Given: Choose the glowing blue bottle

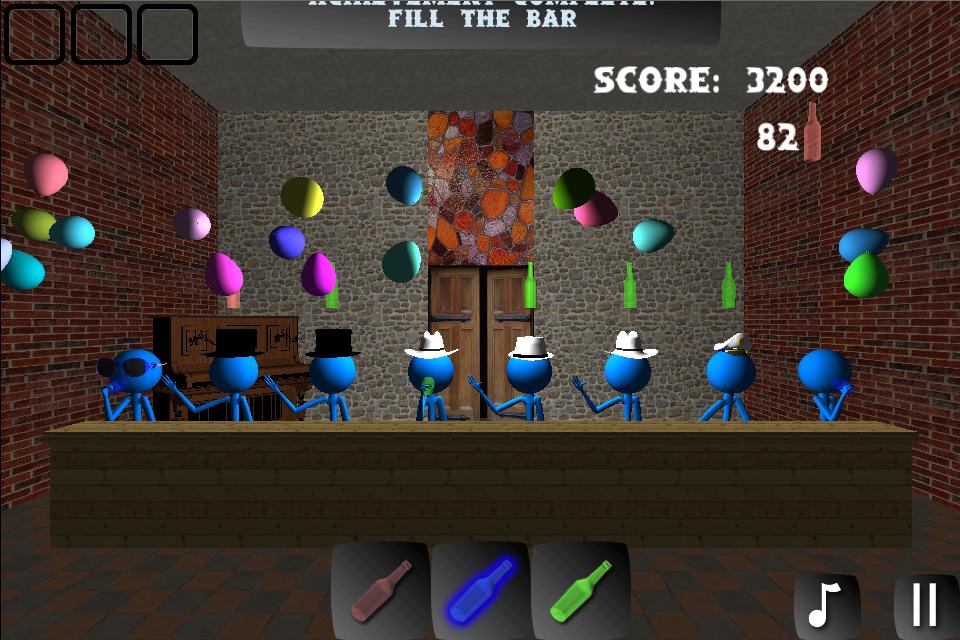Looking at the screenshot, I should (480, 591).
